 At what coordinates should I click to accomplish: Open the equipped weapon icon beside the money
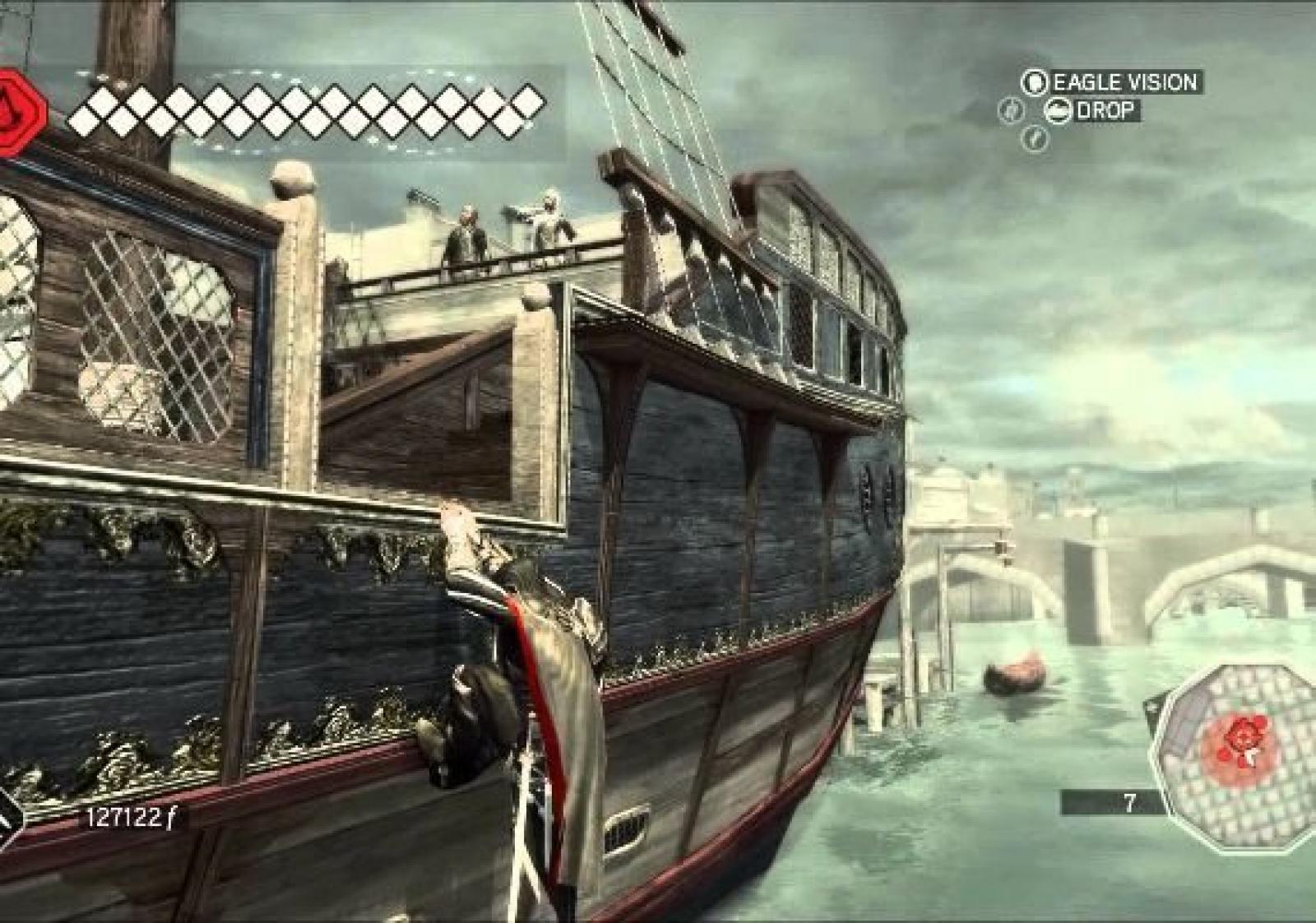10,819
